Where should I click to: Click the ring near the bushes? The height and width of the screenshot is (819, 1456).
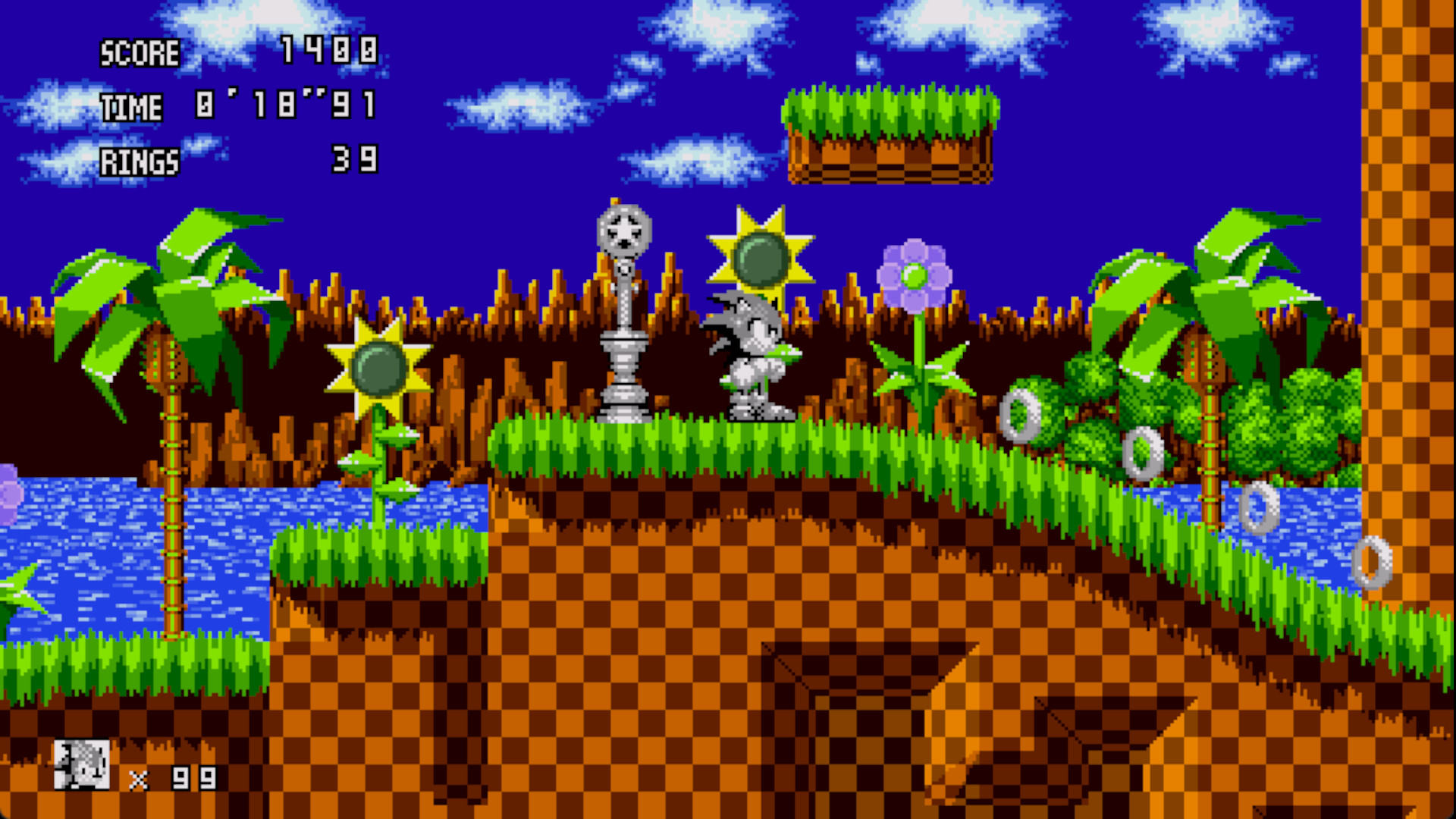(x=1020, y=413)
